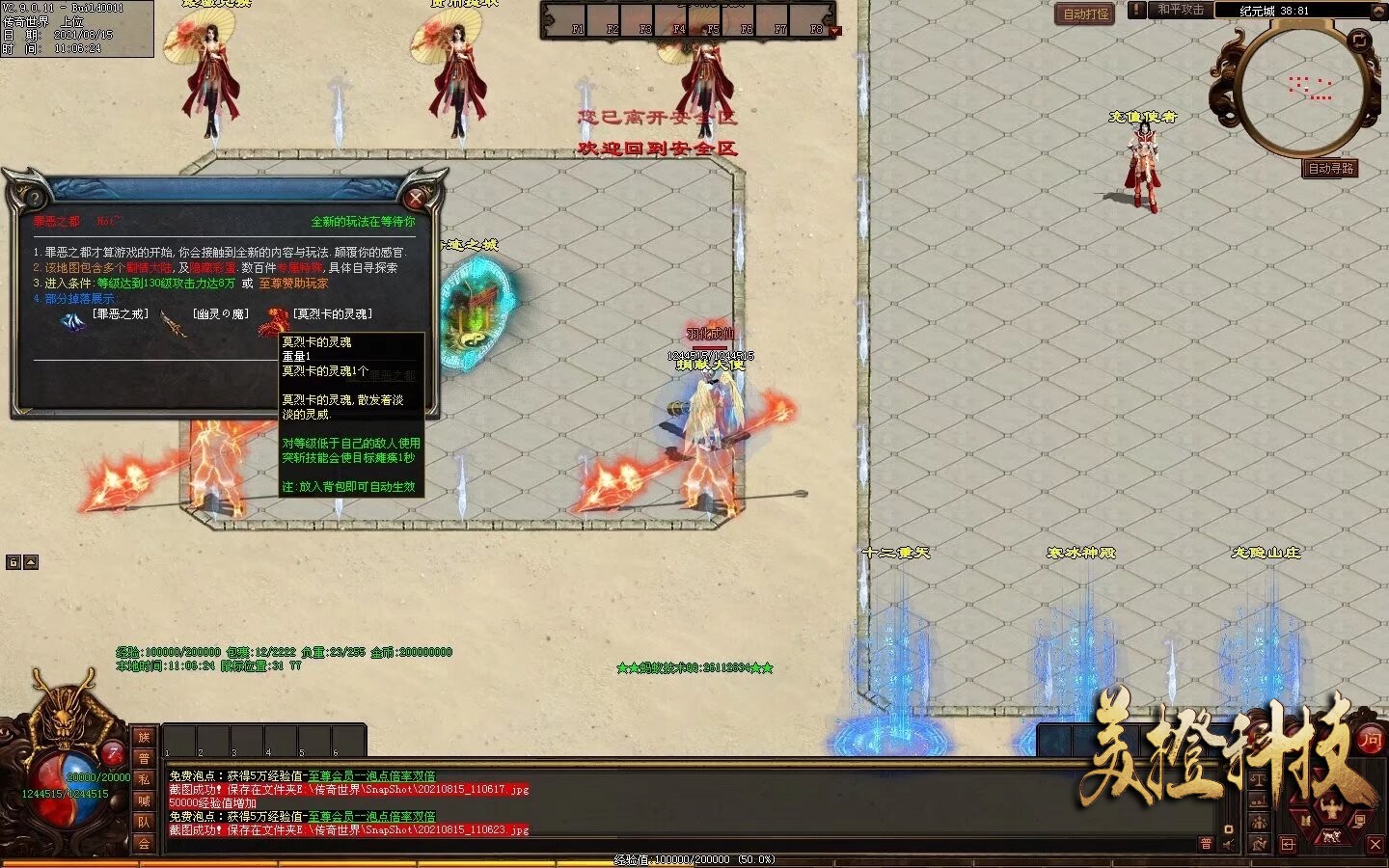Click the red orb beside the dragon
The image size is (1389, 868).
pyautogui.click(x=113, y=752)
